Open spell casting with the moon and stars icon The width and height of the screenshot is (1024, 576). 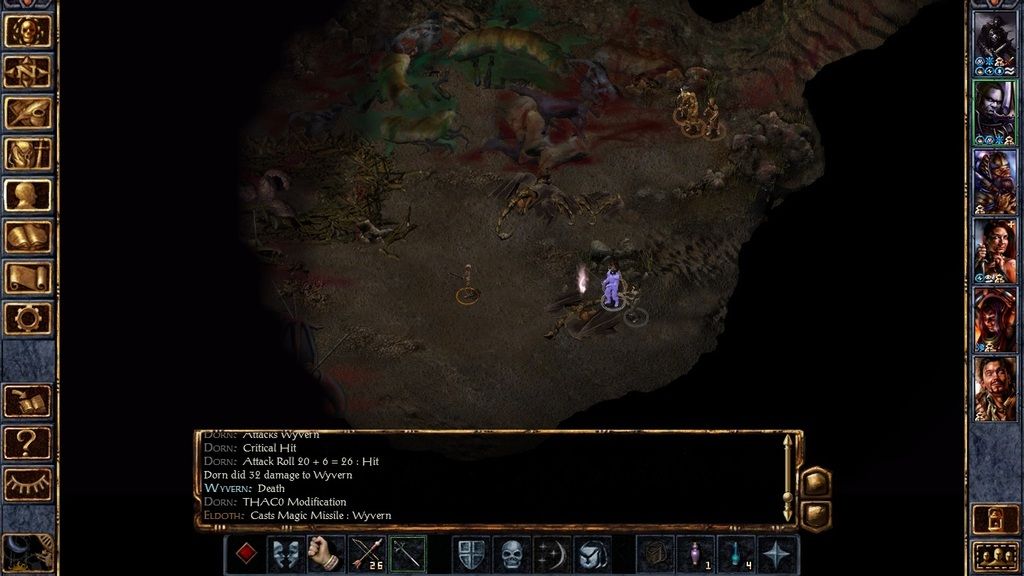552,554
